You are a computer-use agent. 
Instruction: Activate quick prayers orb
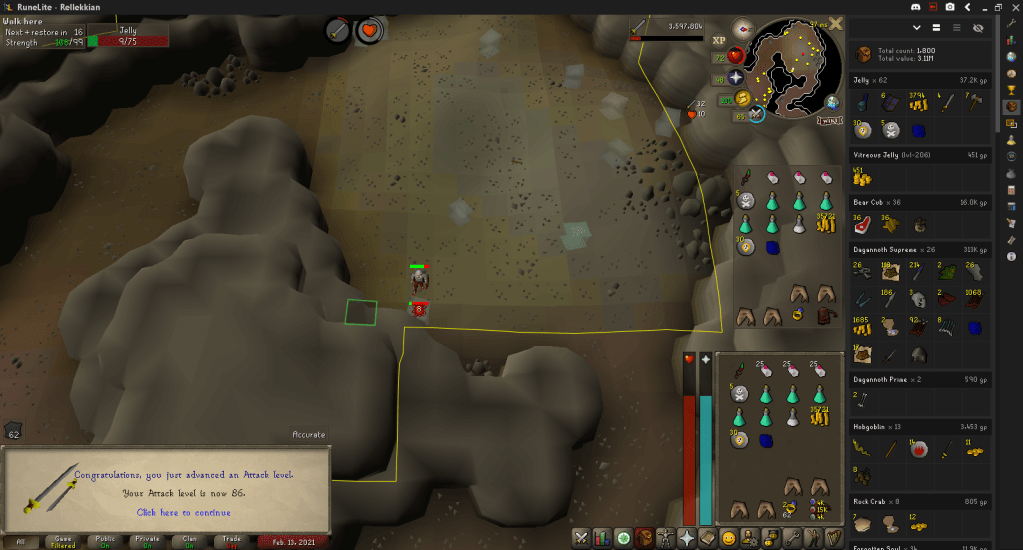736,77
